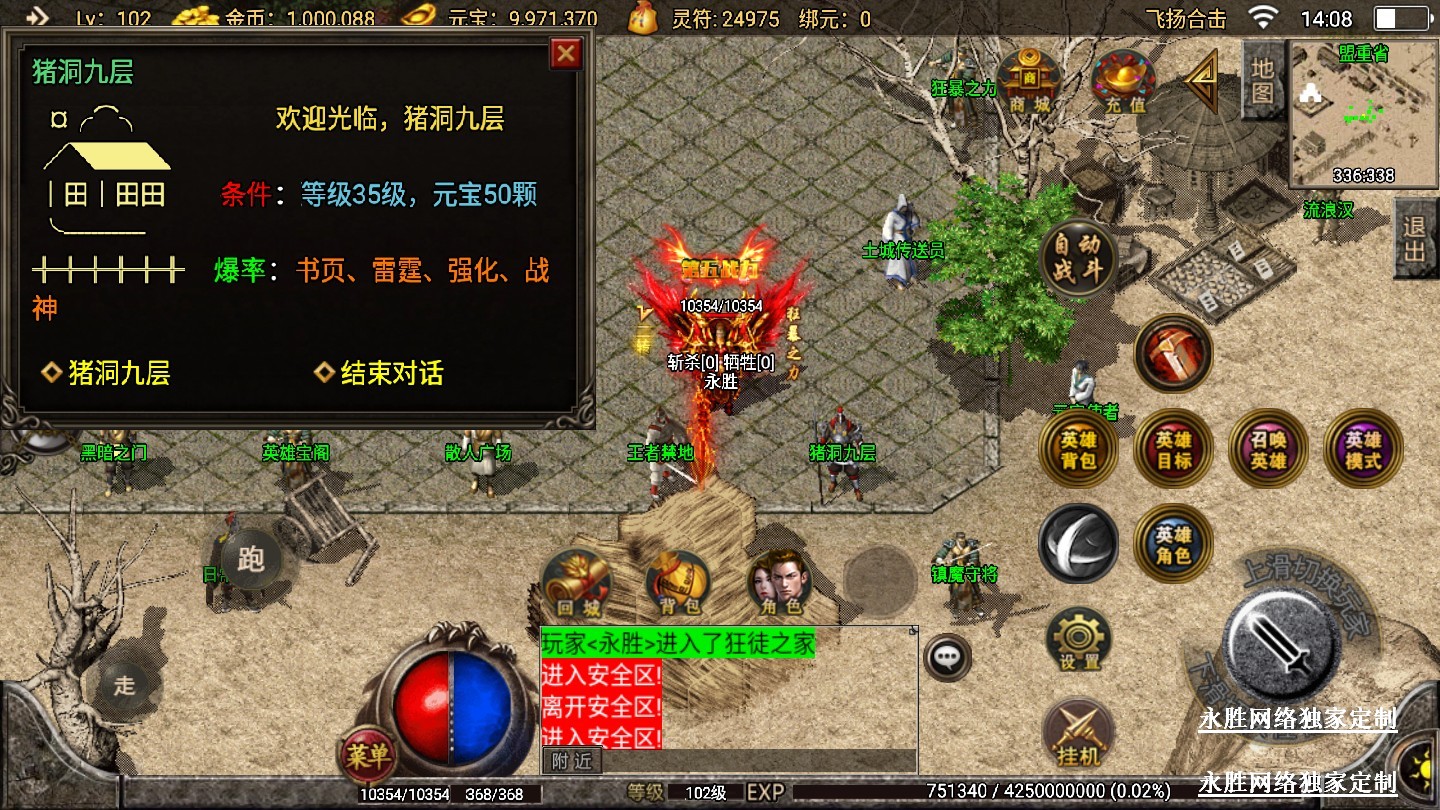Open the 英雄背包 hero bag
Image resolution: width=1440 pixels, height=810 pixels.
click(1078, 449)
